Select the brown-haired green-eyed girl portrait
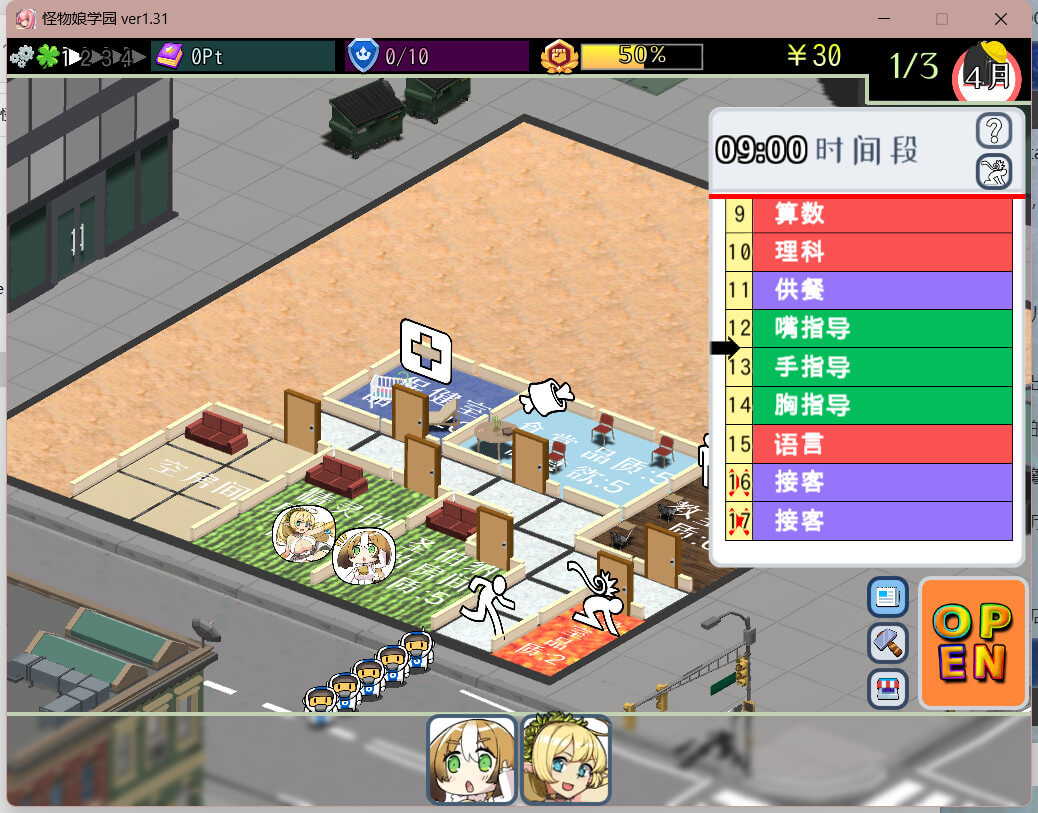 [471, 759]
